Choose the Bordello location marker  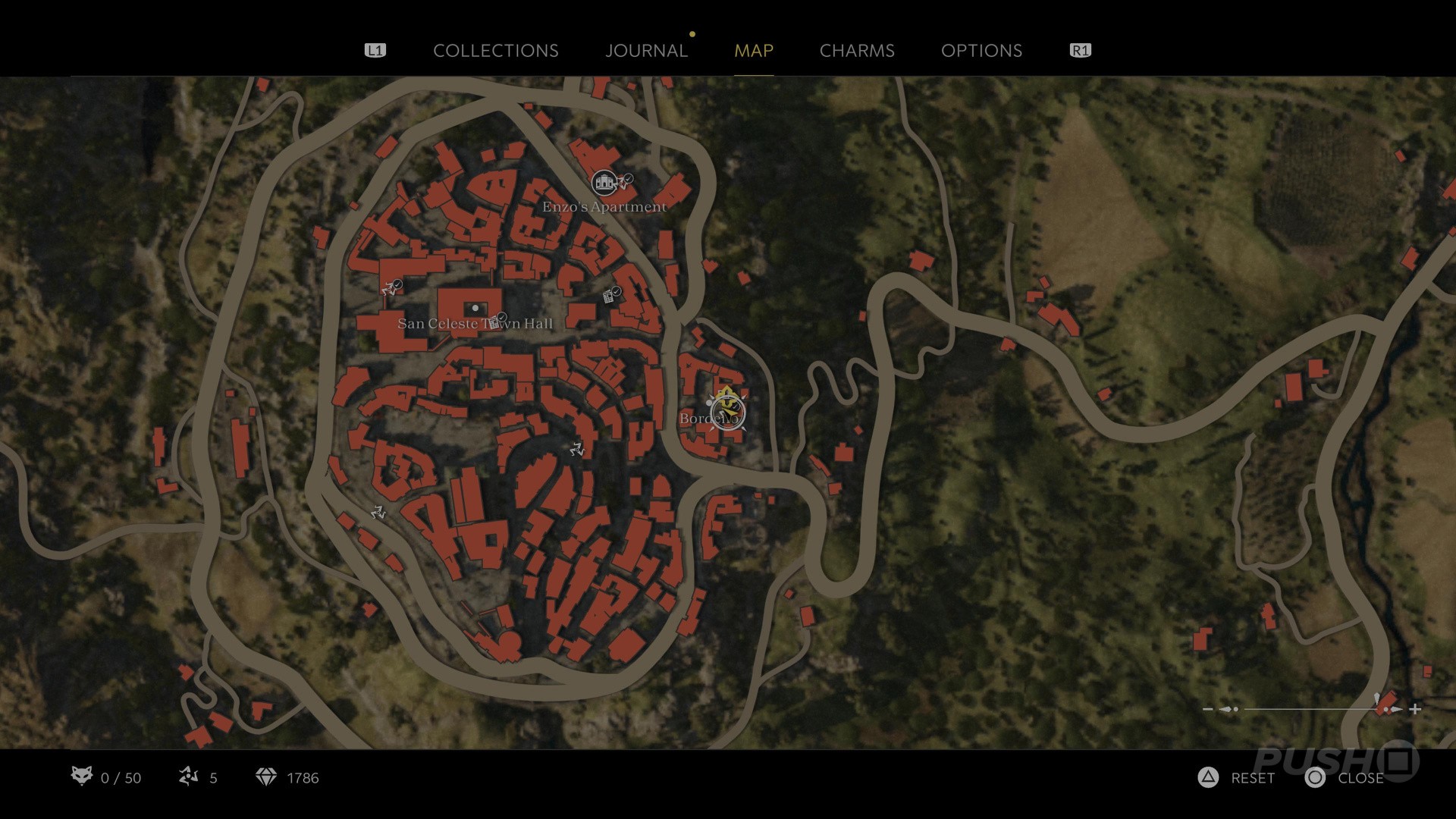[728, 414]
